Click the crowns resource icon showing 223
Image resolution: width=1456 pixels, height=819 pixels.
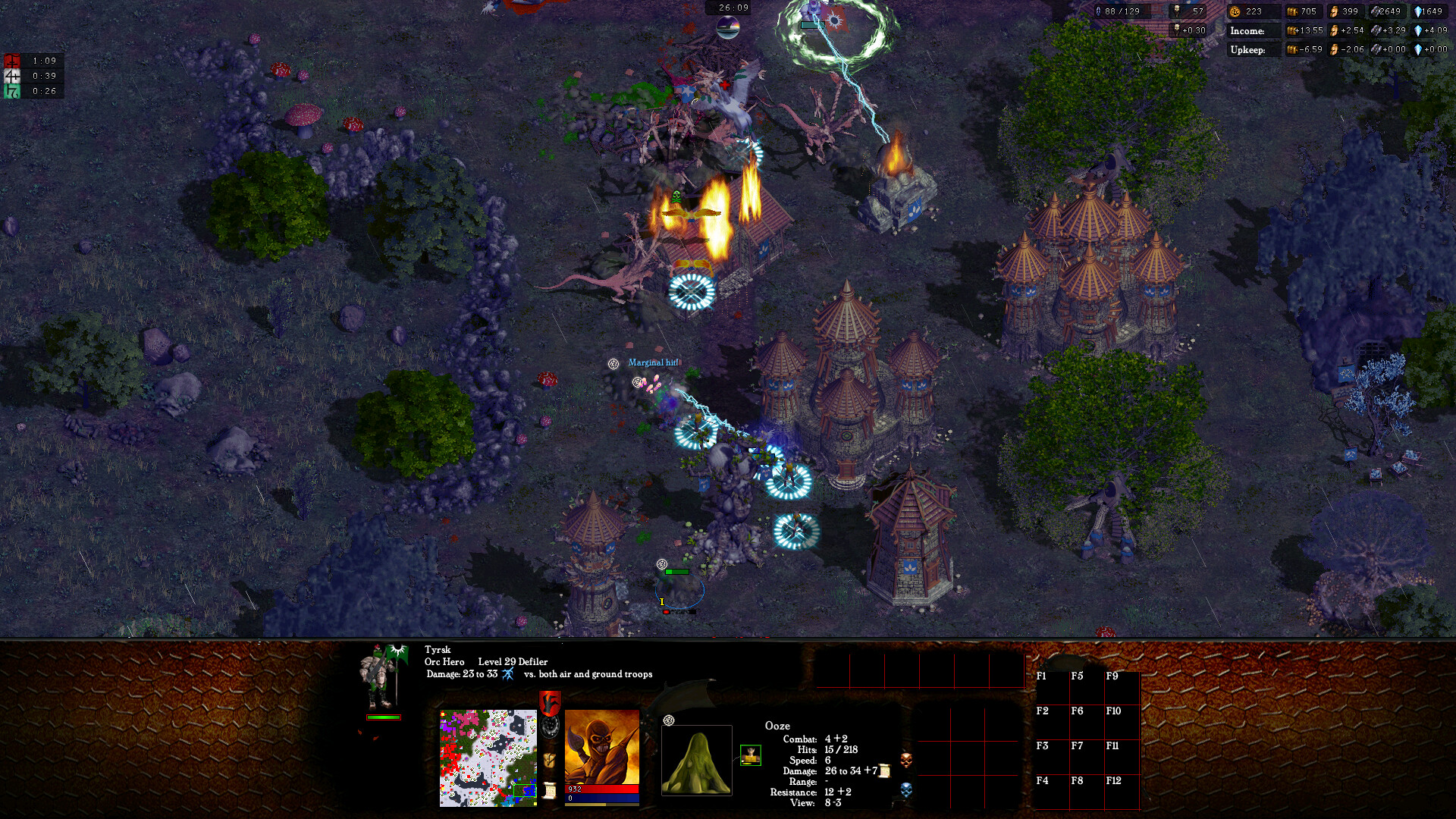coord(1235,12)
